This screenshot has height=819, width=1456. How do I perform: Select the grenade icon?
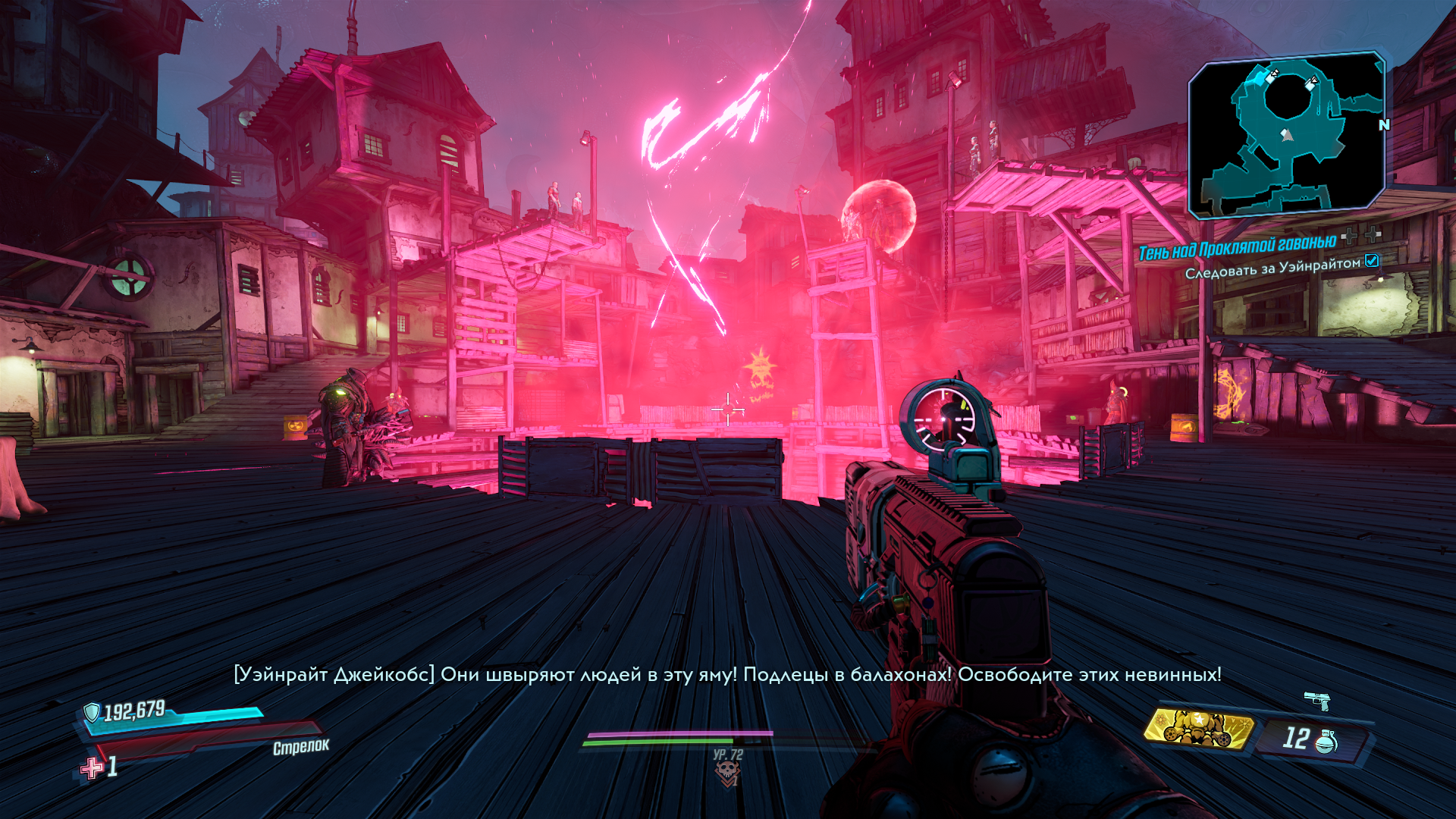1325,741
